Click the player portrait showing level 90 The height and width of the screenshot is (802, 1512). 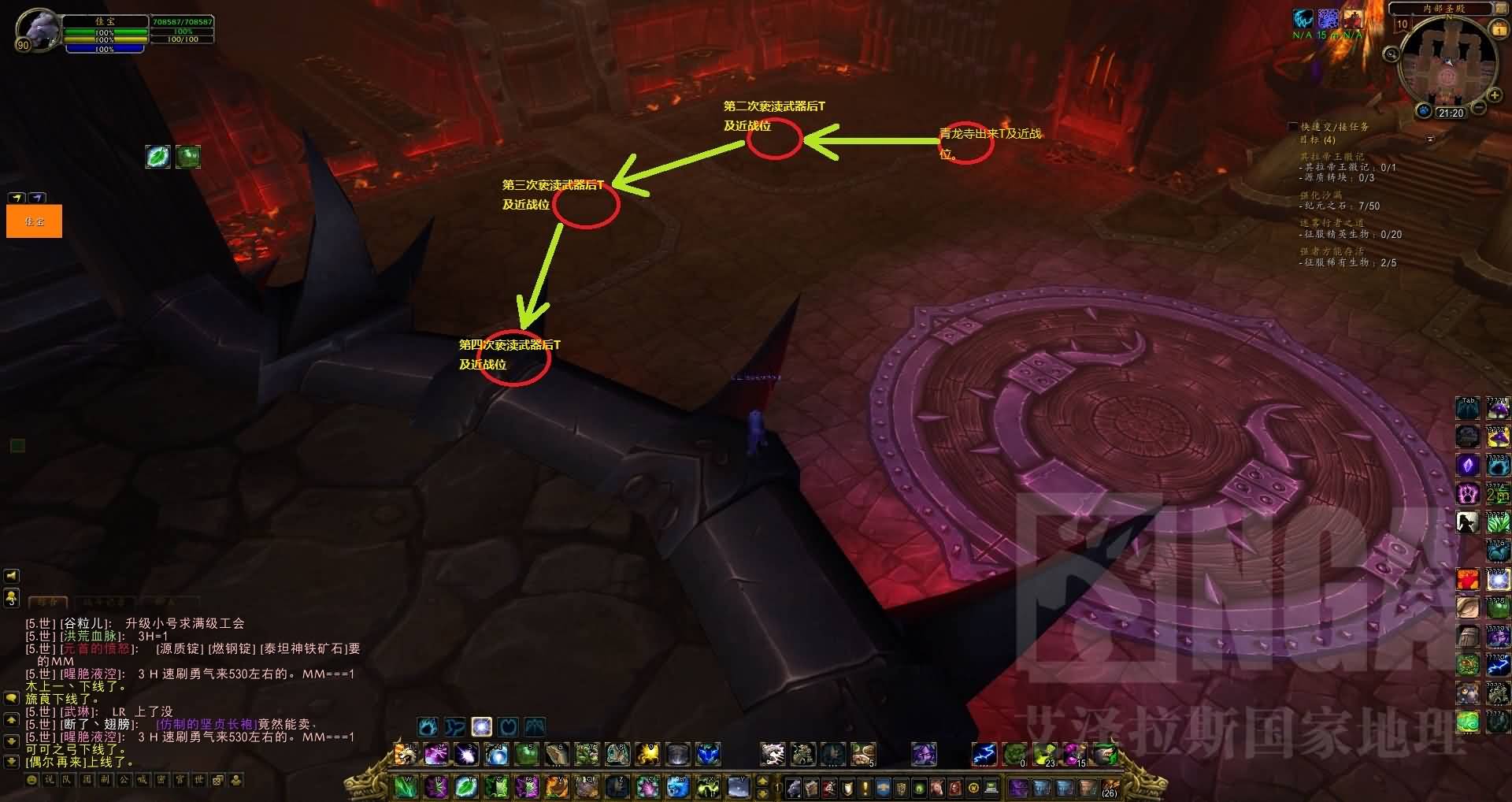click(x=36, y=31)
